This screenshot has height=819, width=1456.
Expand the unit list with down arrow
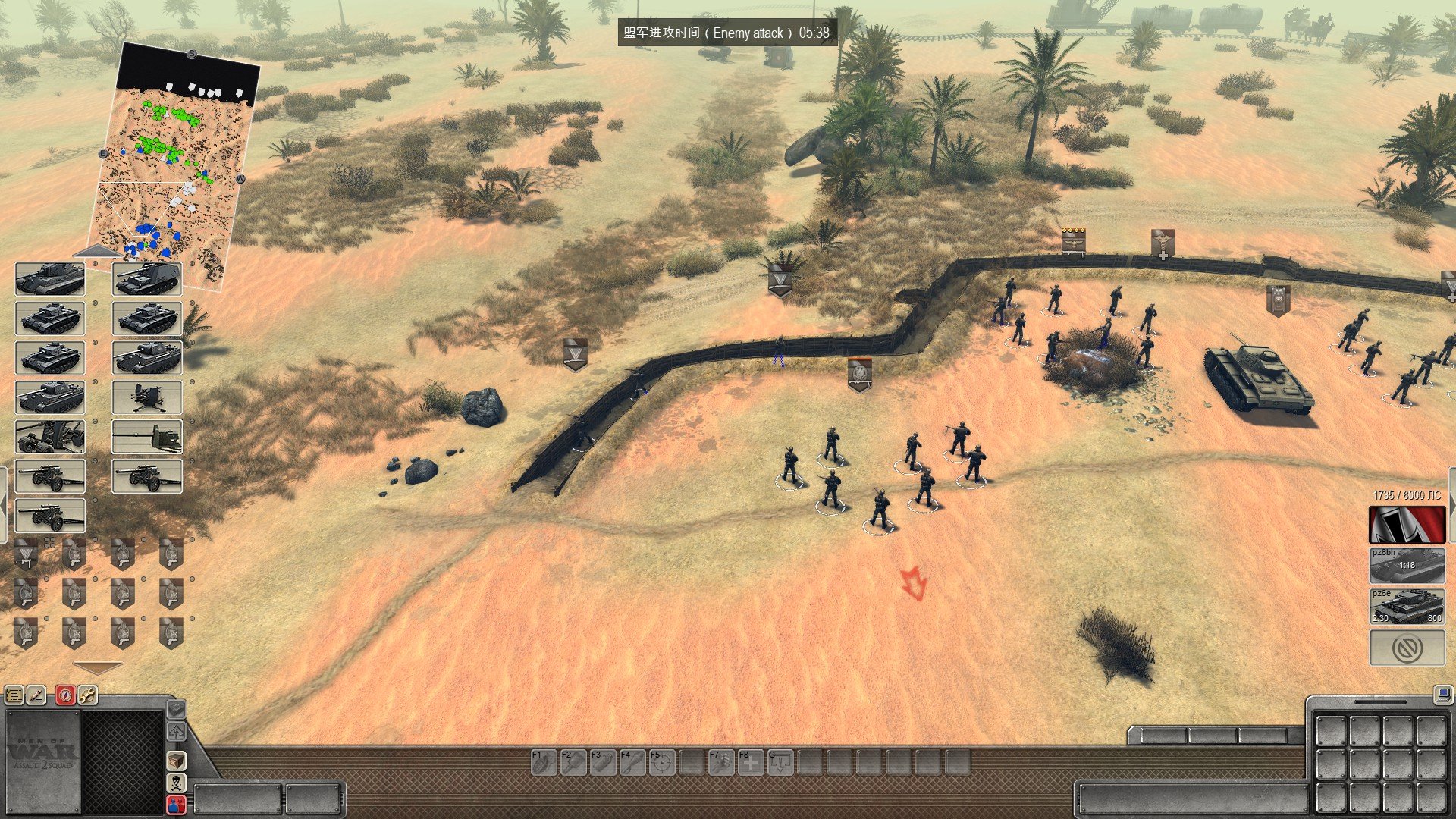(x=97, y=668)
